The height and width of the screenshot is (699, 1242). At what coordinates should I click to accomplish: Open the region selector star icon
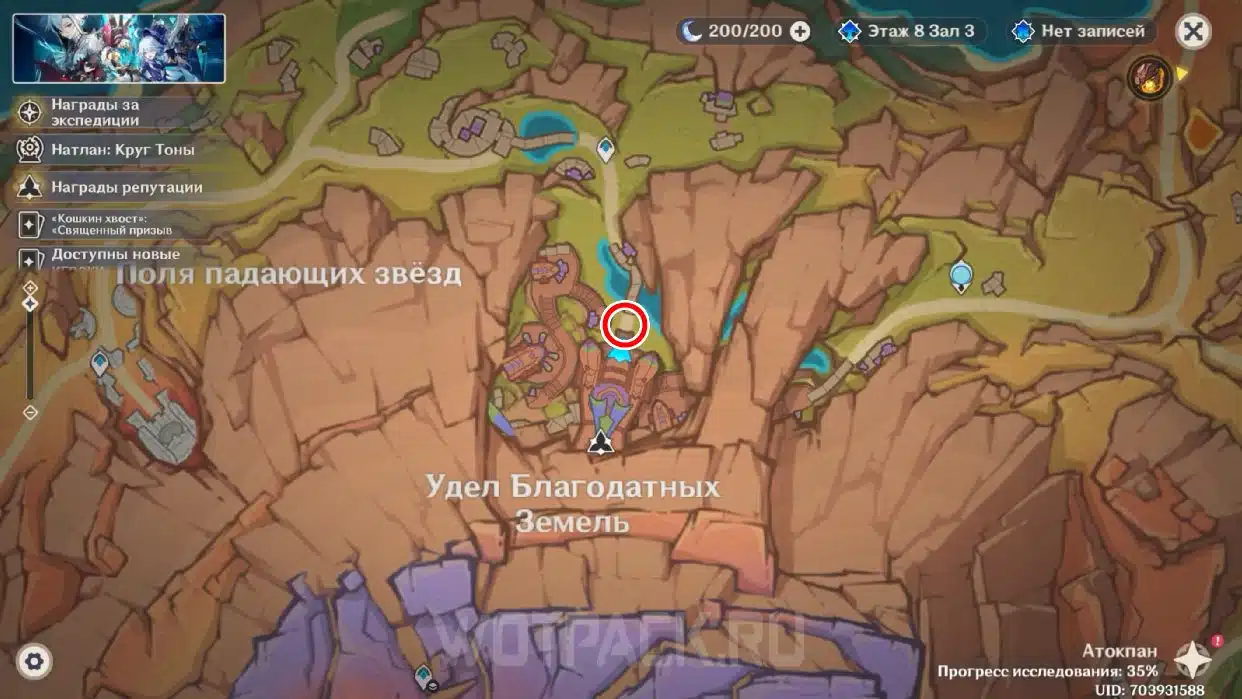[x=1193, y=659]
